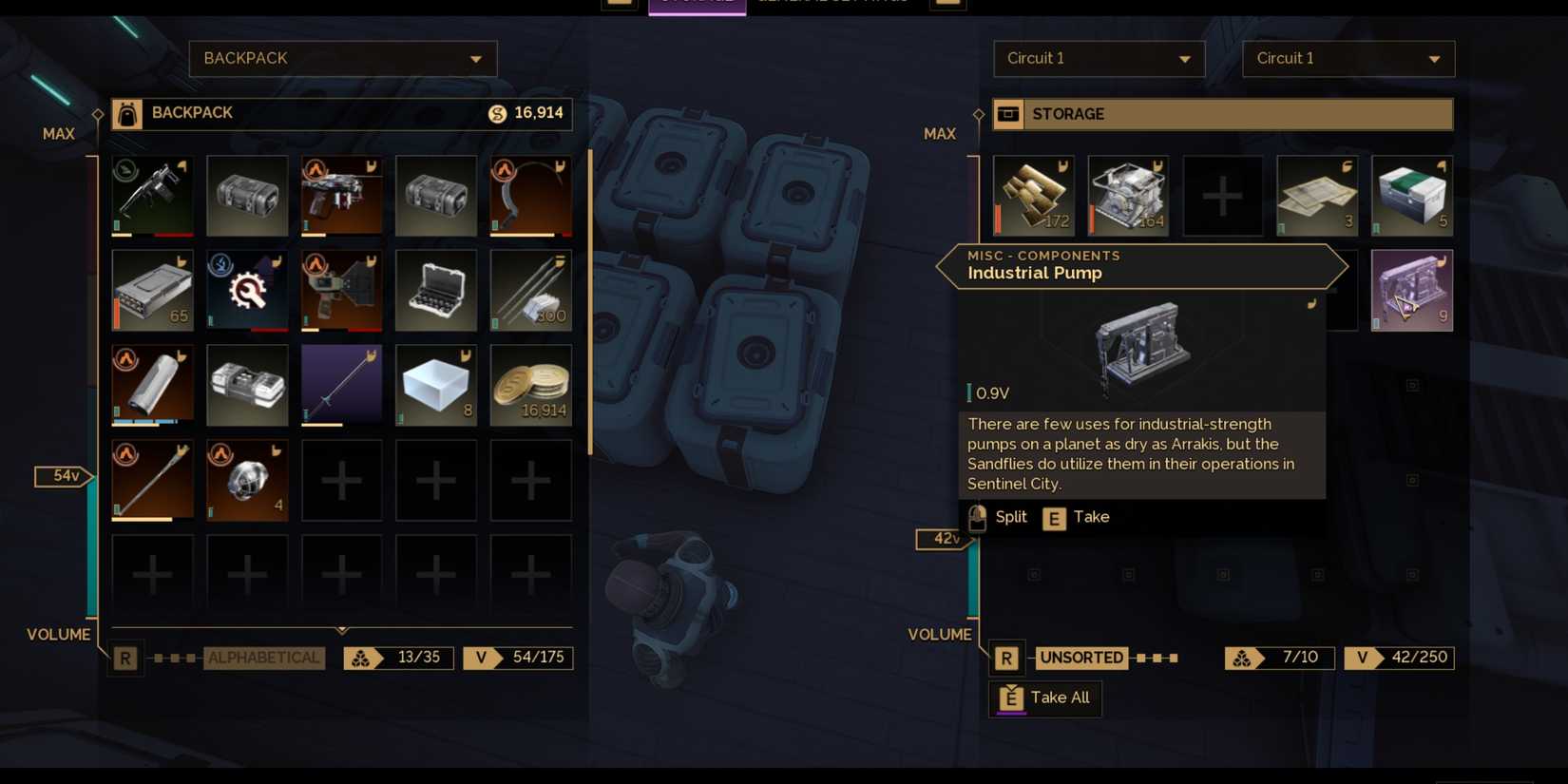Switch sorting from ALPHABETICAL in the backpack
The height and width of the screenshot is (784, 1568).
click(264, 657)
